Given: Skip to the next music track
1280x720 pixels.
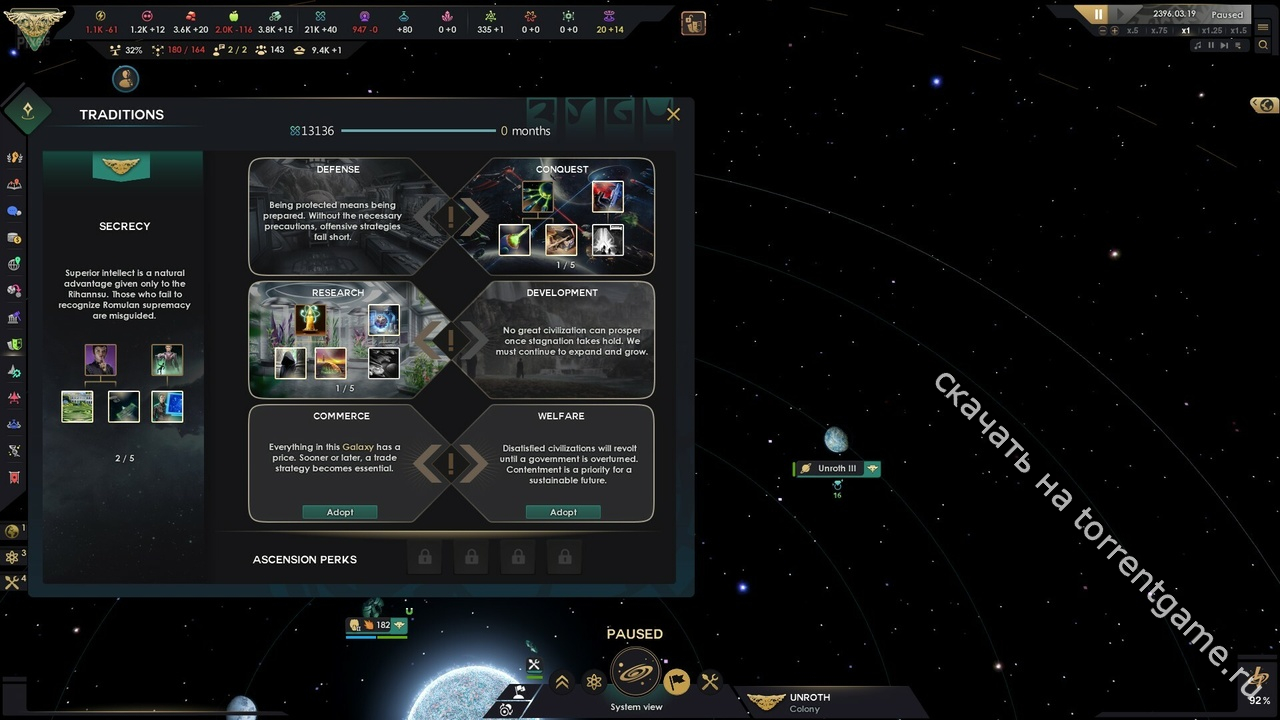Looking at the screenshot, I should [1225, 45].
